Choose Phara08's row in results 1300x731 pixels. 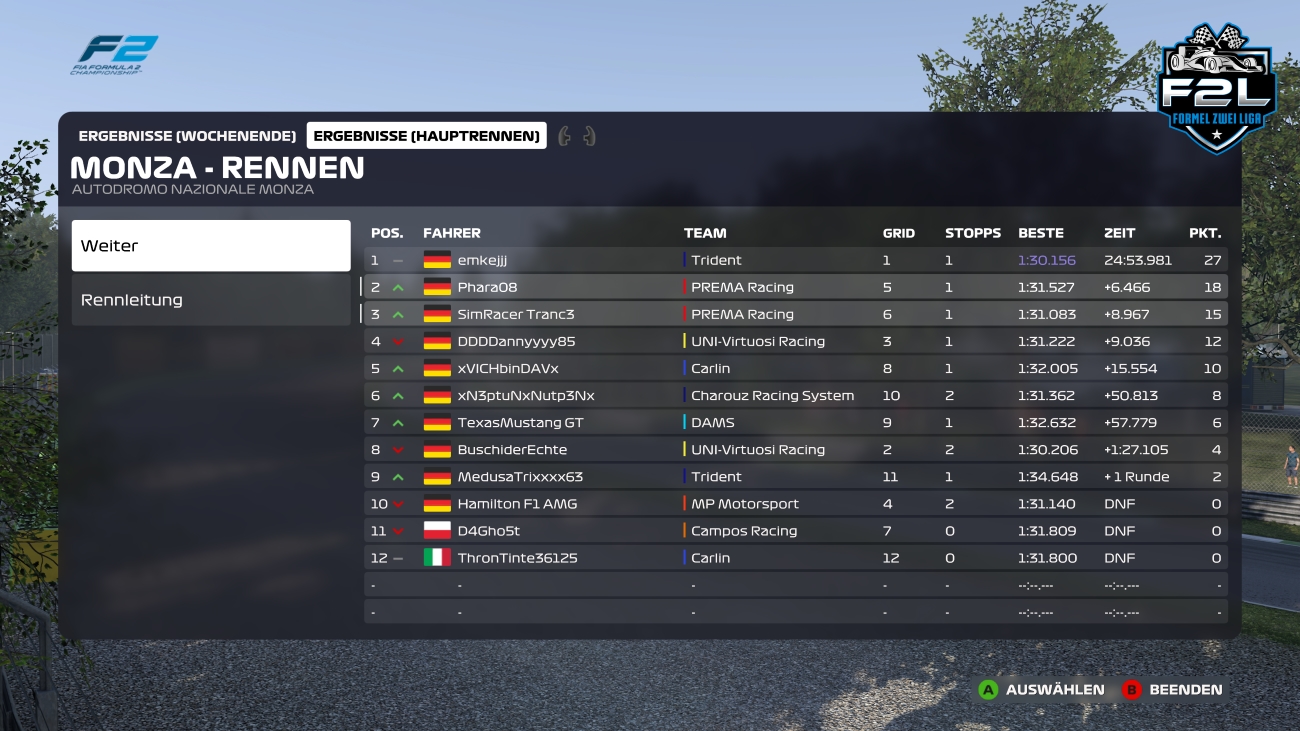coord(795,287)
